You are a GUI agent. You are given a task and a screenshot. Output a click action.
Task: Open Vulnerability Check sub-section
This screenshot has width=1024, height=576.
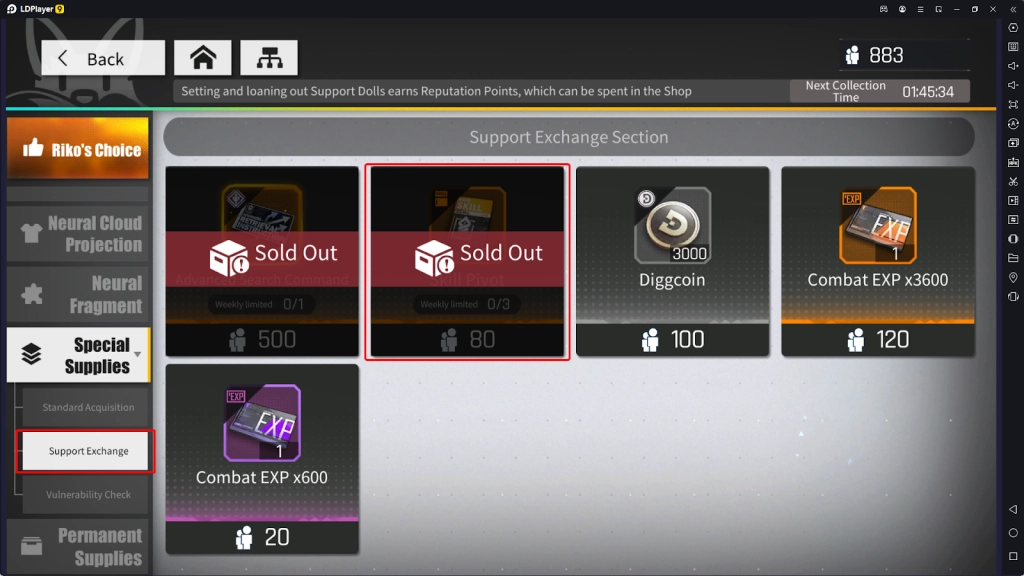click(87, 495)
